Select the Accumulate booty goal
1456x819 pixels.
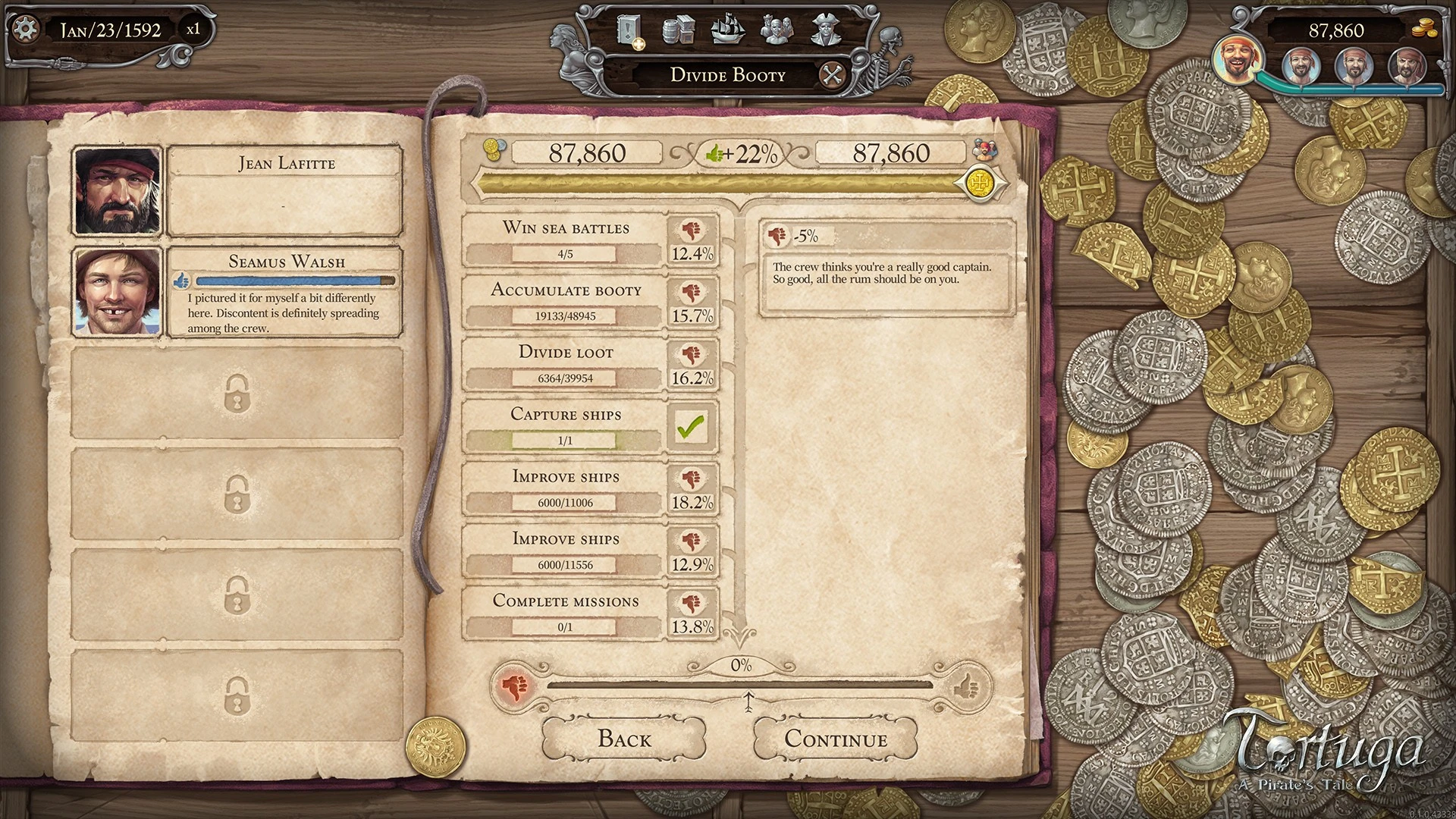coord(565,303)
